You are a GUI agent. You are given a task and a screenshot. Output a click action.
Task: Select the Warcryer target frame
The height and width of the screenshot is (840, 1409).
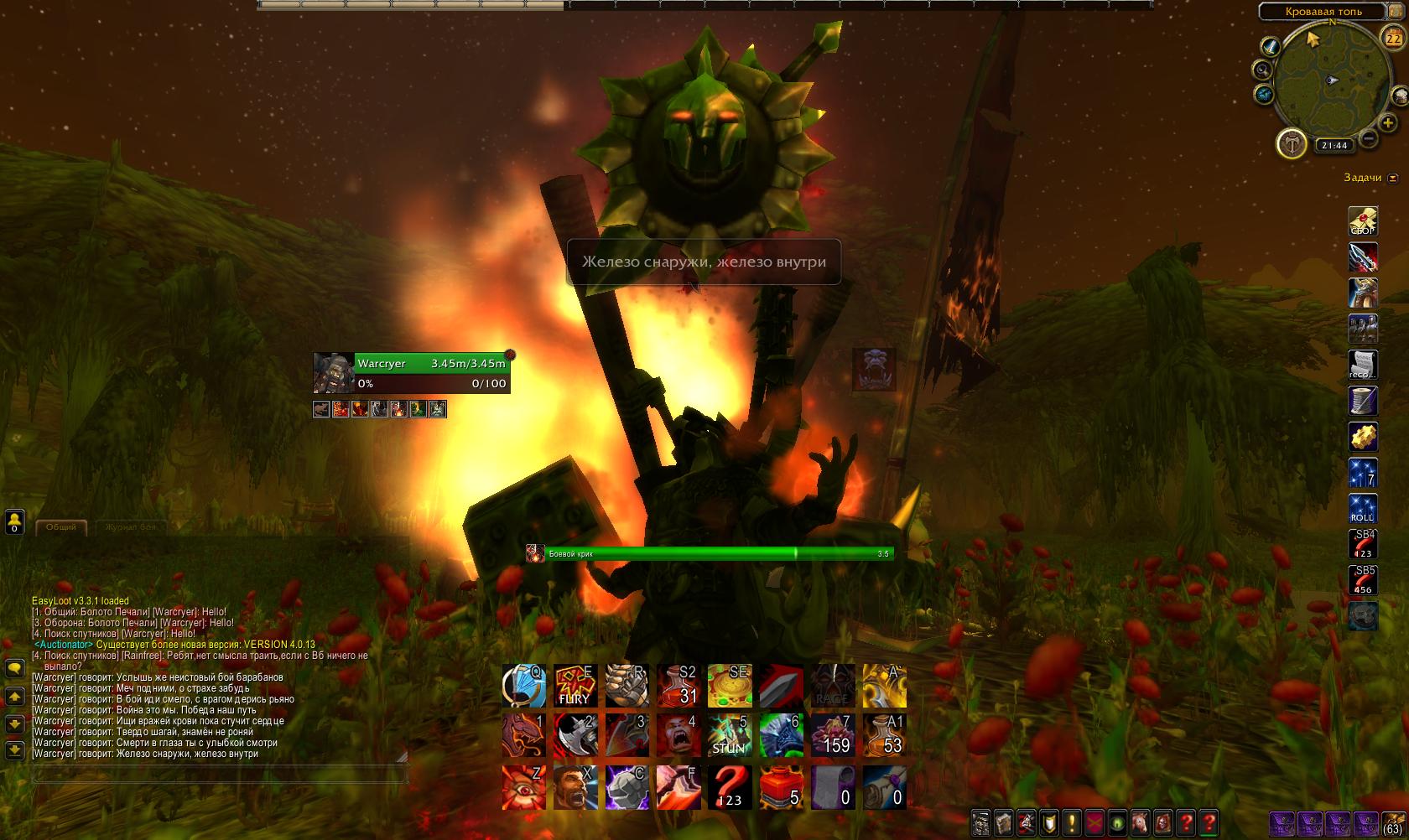click(x=411, y=373)
